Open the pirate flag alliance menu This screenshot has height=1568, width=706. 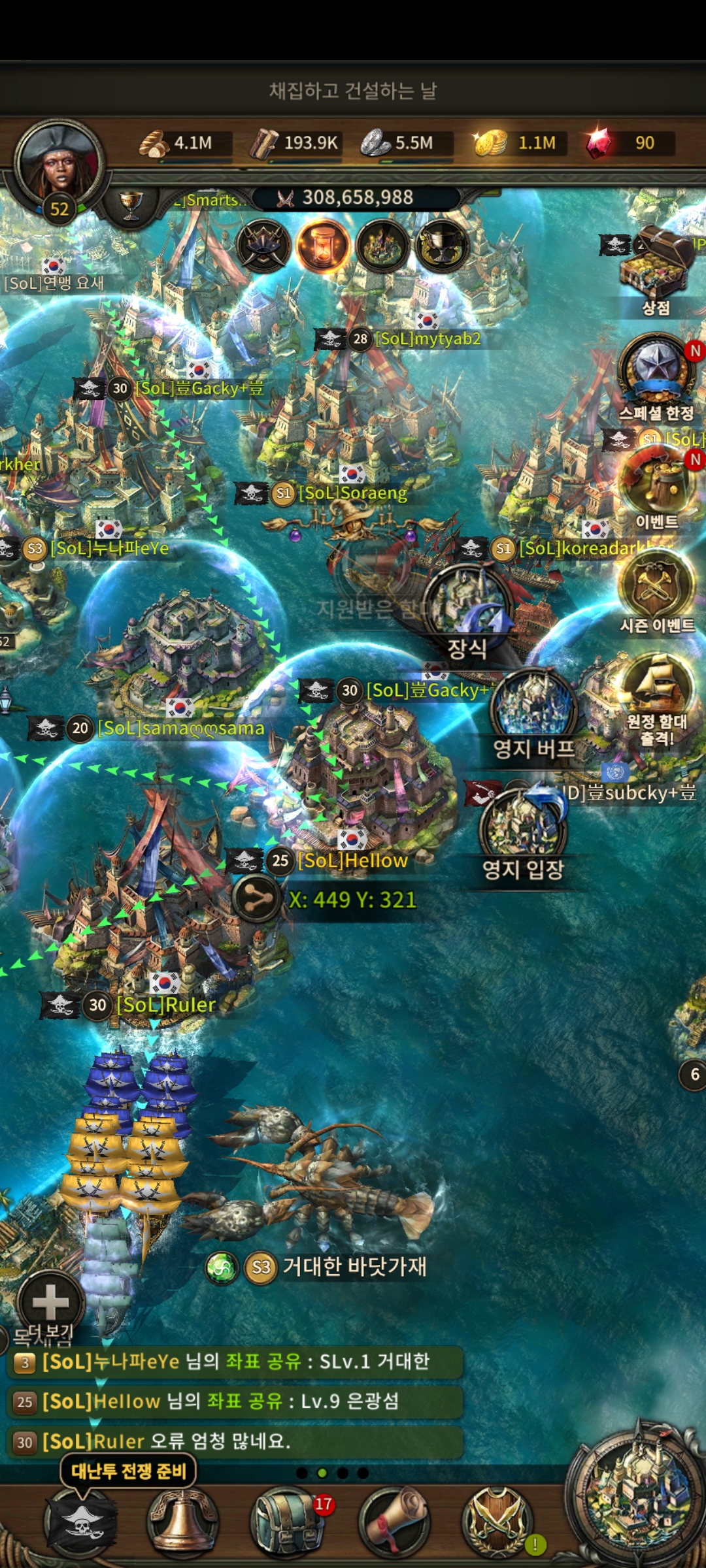click(x=80, y=1521)
